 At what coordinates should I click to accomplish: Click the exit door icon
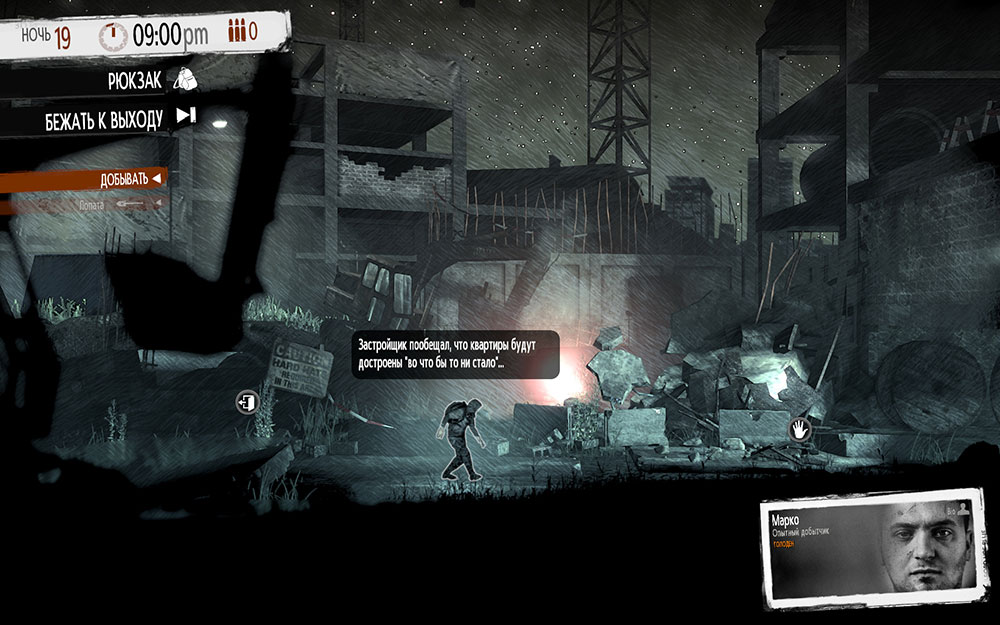pyautogui.click(x=246, y=402)
